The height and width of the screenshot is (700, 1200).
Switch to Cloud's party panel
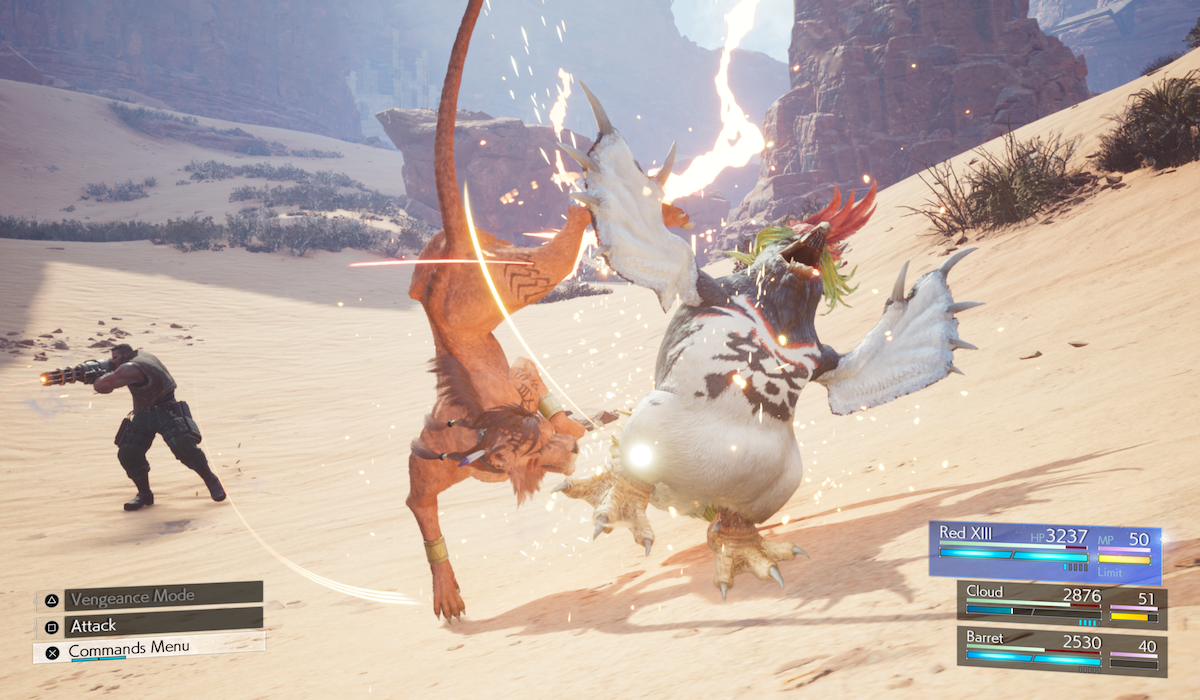tap(1061, 605)
